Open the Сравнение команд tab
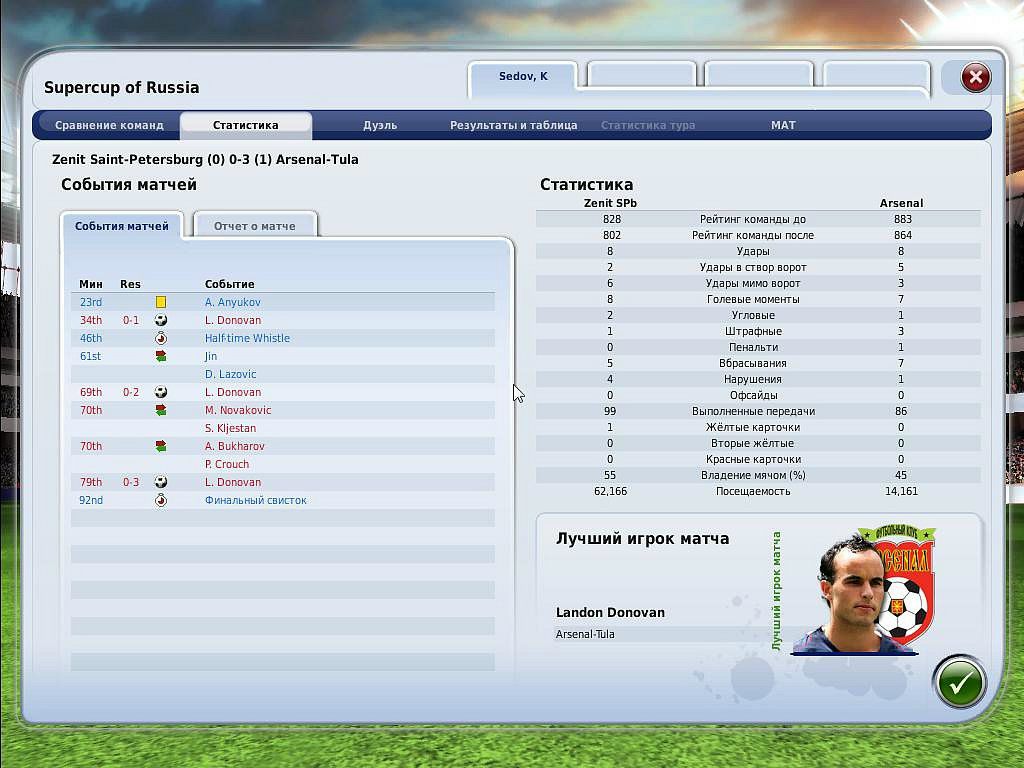Screen dimensions: 1024x768 (x=109, y=125)
